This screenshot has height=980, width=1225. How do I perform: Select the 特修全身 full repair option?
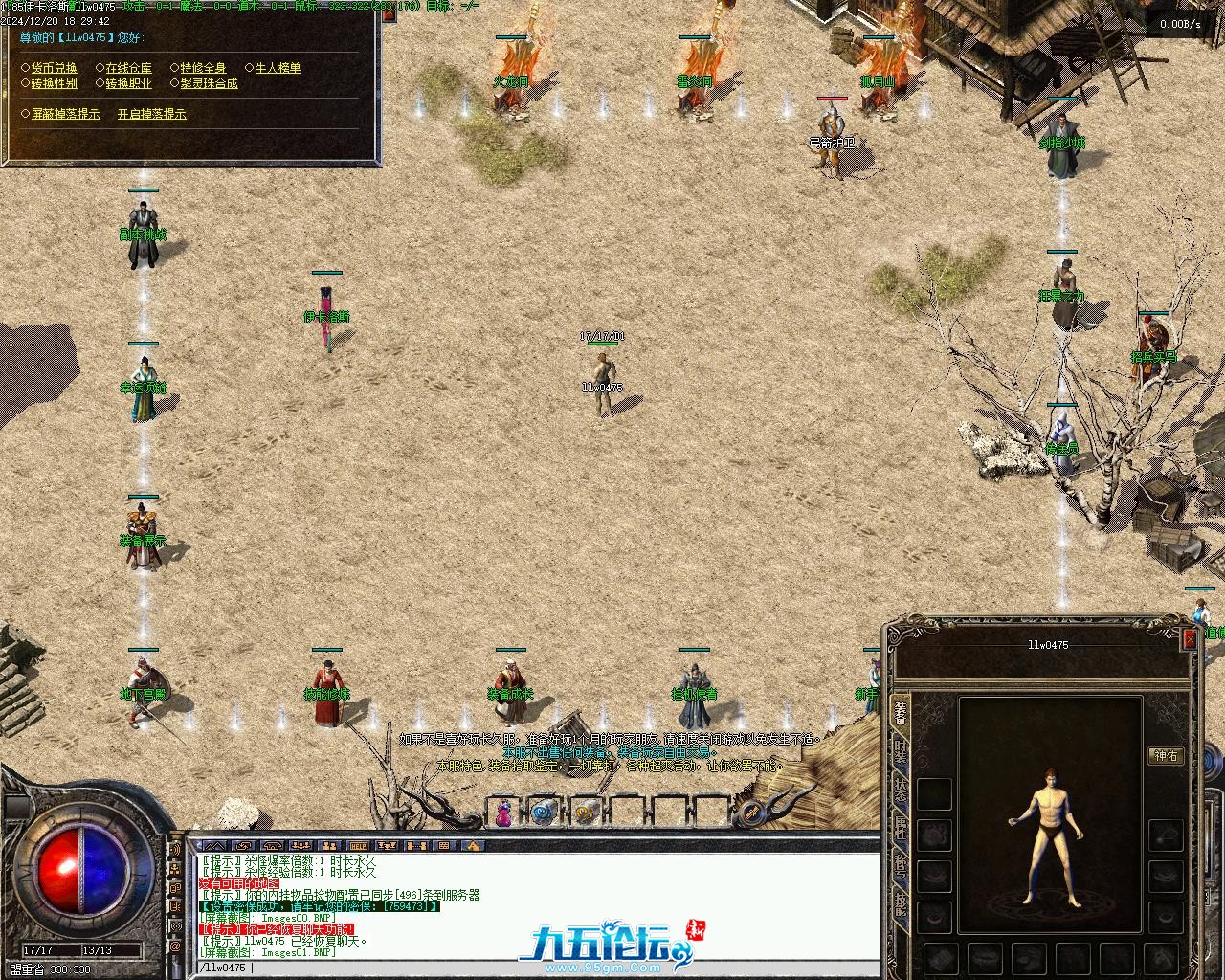click(203, 68)
